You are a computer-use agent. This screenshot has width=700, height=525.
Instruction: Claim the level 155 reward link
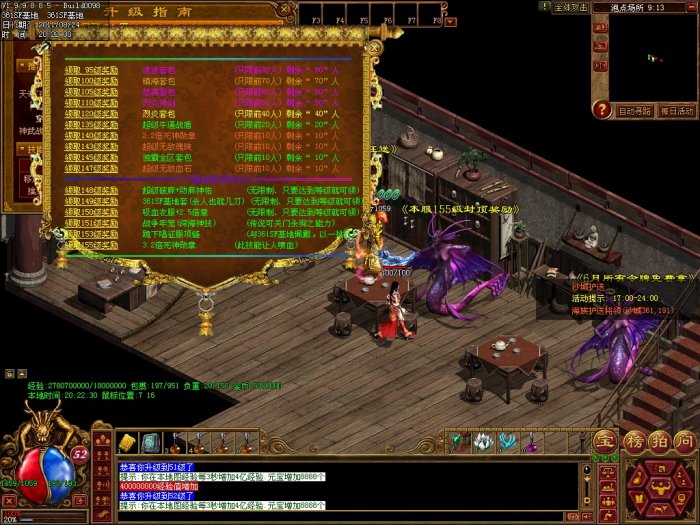(x=91, y=244)
